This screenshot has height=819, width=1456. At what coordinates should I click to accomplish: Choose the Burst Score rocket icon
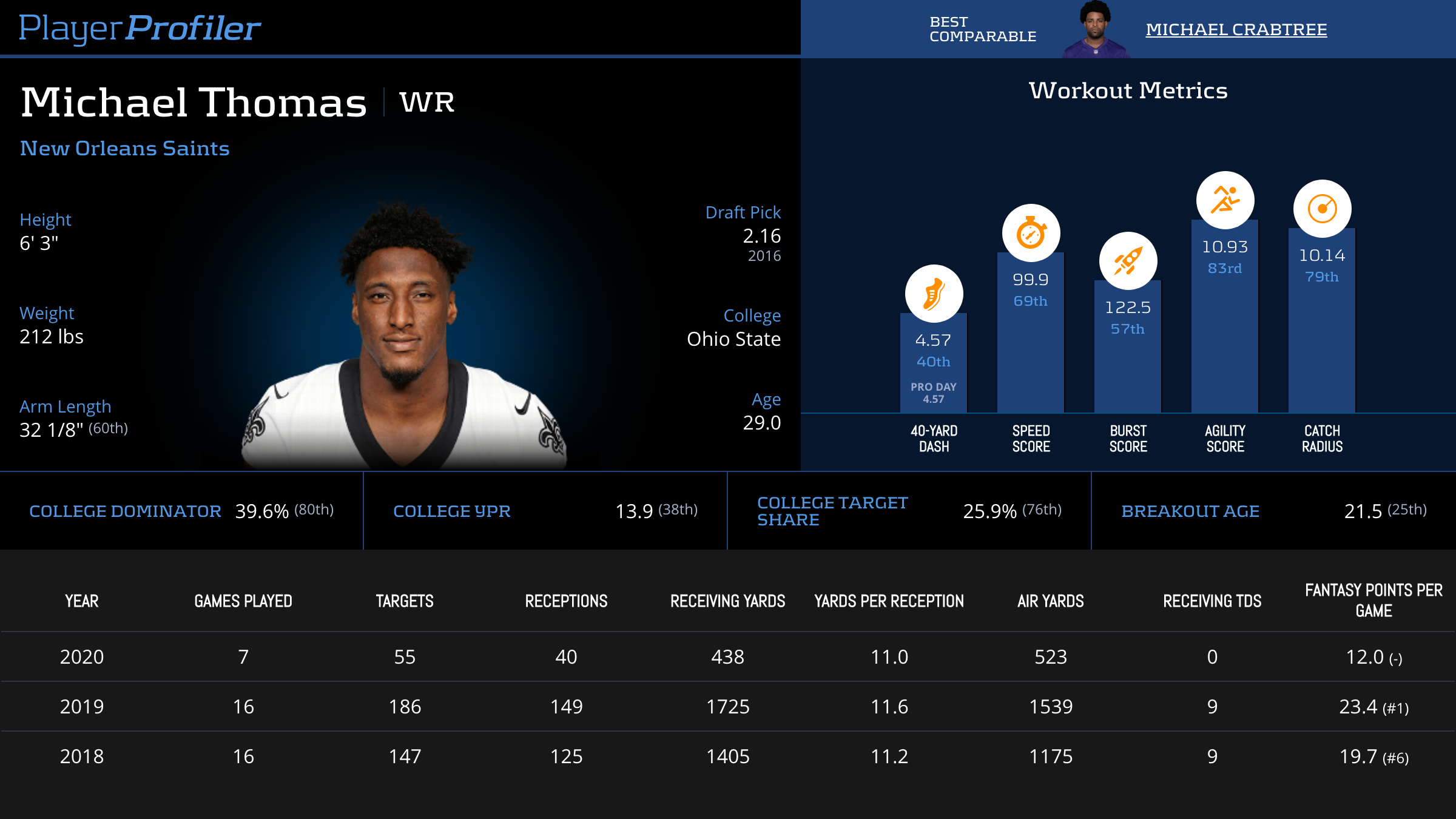pos(1128,261)
